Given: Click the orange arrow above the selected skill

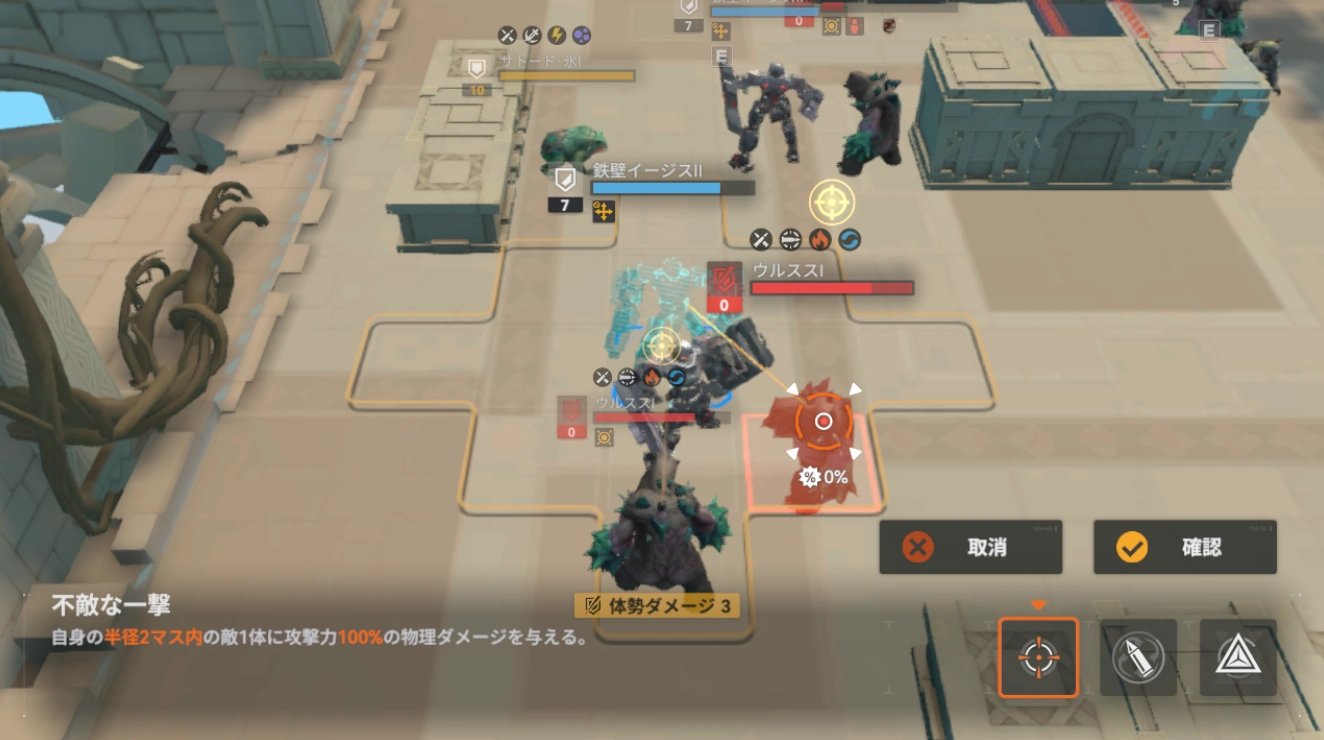Looking at the screenshot, I should pyautogui.click(x=1038, y=606).
